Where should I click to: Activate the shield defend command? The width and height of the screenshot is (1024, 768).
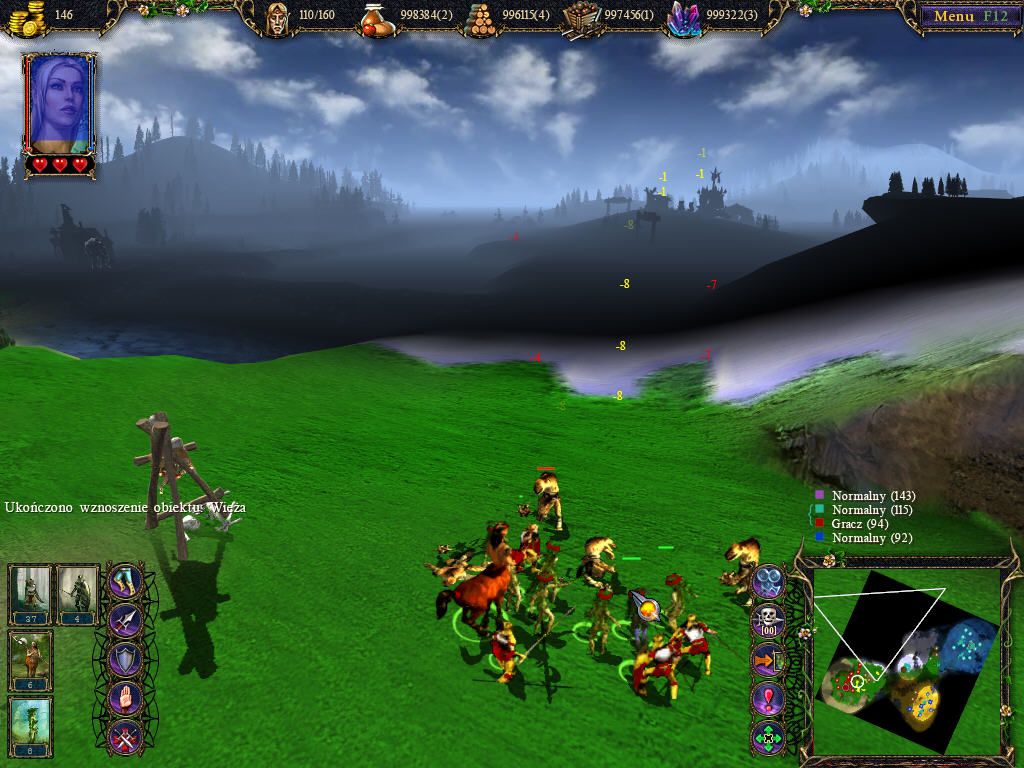pyautogui.click(x=125, y=660)
